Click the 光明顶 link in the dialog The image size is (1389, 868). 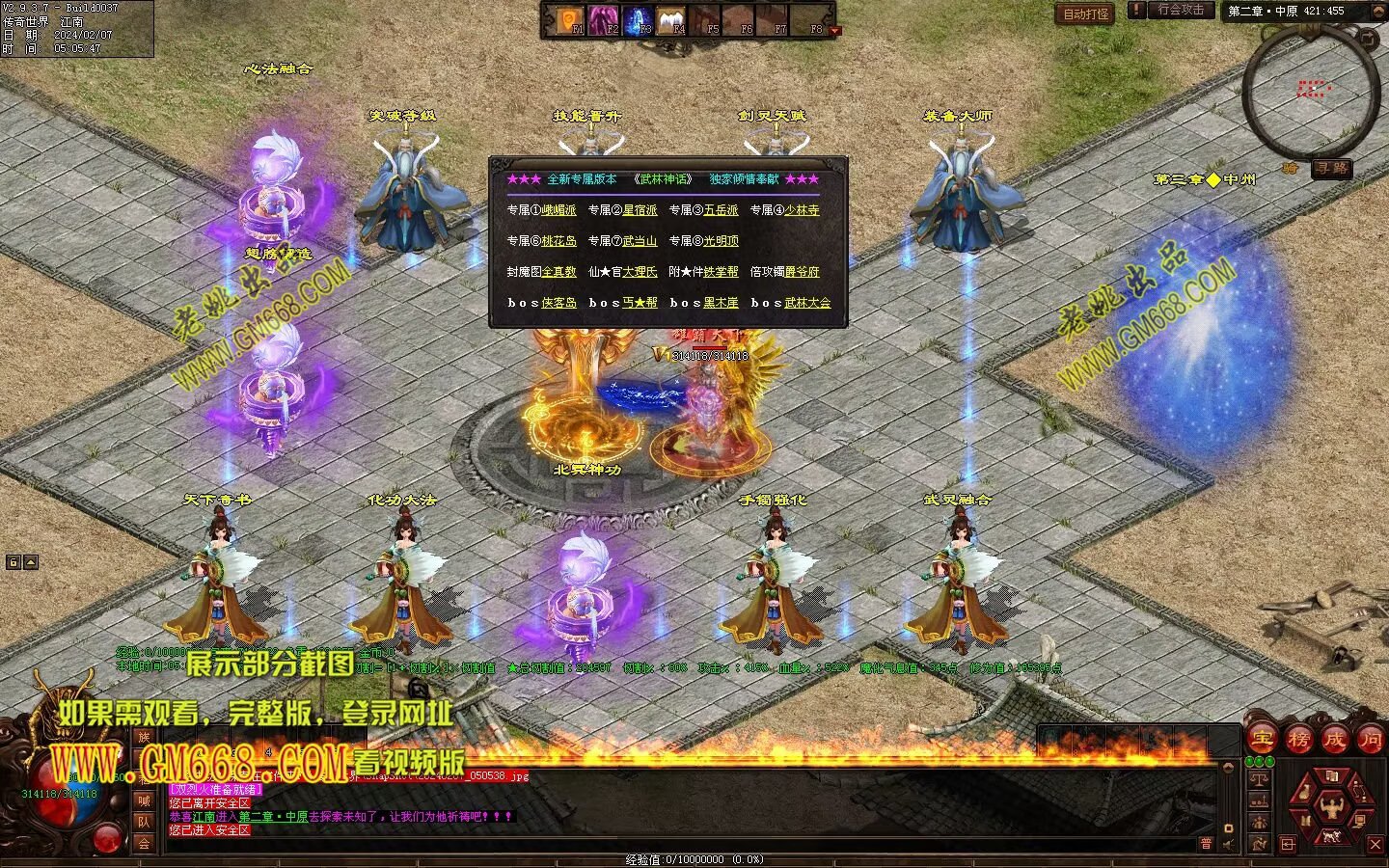(x=721, y=241)
